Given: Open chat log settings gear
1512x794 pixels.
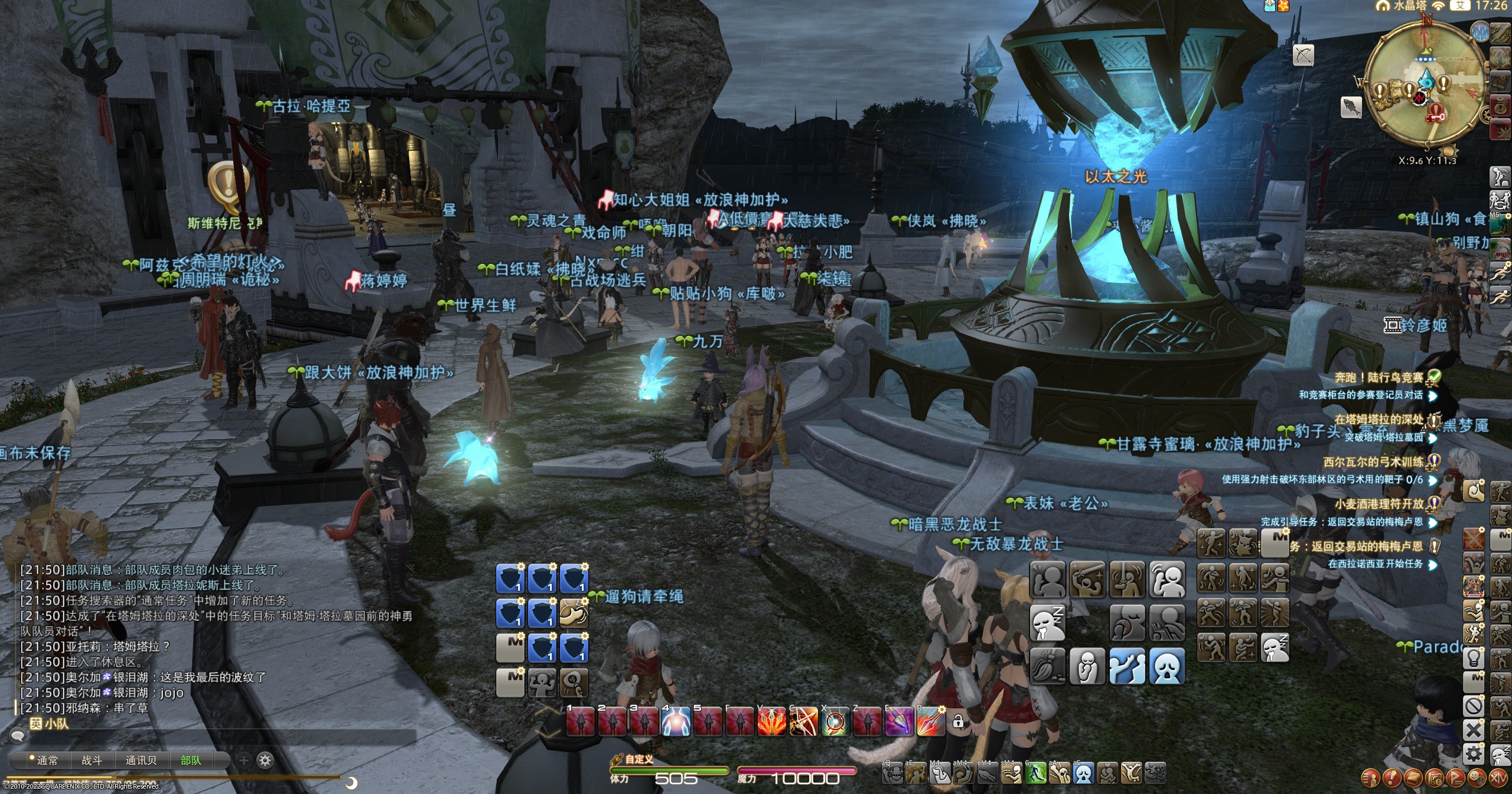Looking at the screenshot, I should pyautogui.click(x=265, y=760).
